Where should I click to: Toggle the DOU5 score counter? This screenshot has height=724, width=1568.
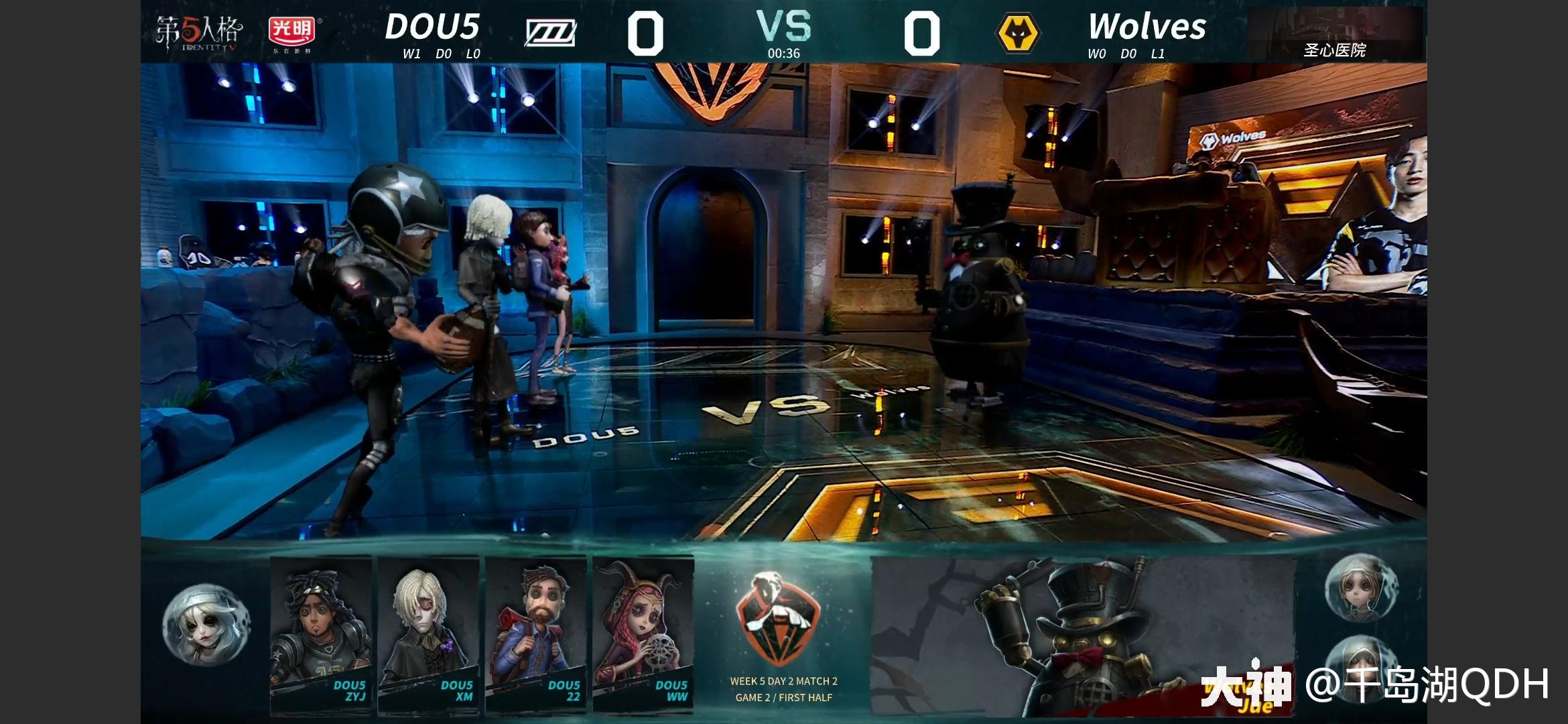pos(646,32)
